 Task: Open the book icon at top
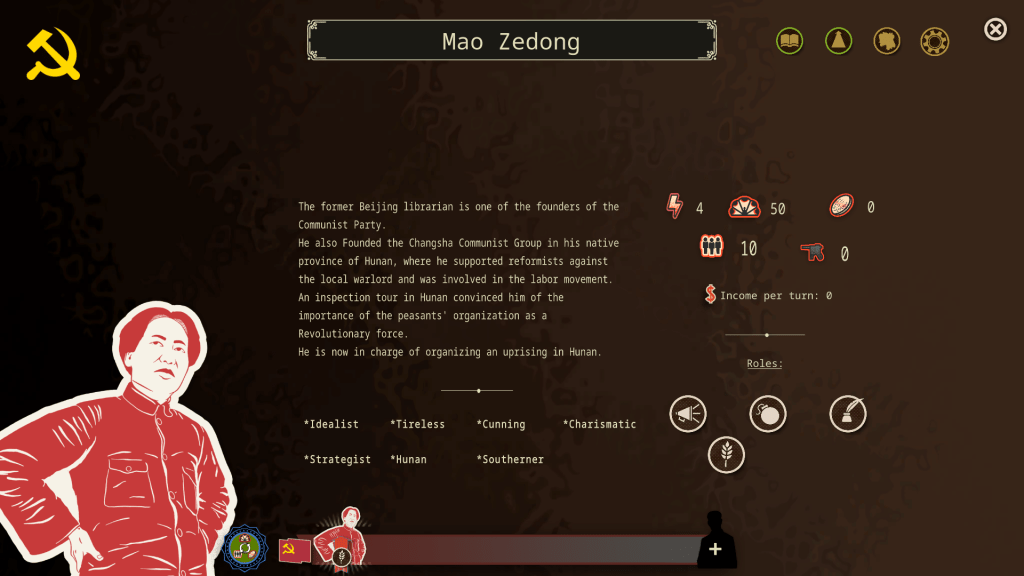tap(790, 41)
